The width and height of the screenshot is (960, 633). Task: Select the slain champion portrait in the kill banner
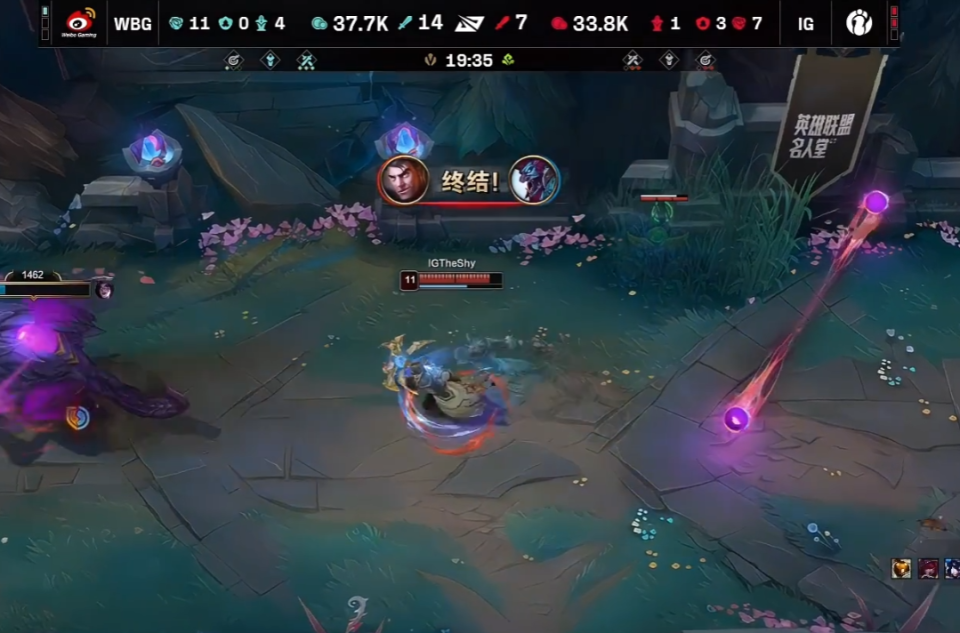click(x=534, y=181)
